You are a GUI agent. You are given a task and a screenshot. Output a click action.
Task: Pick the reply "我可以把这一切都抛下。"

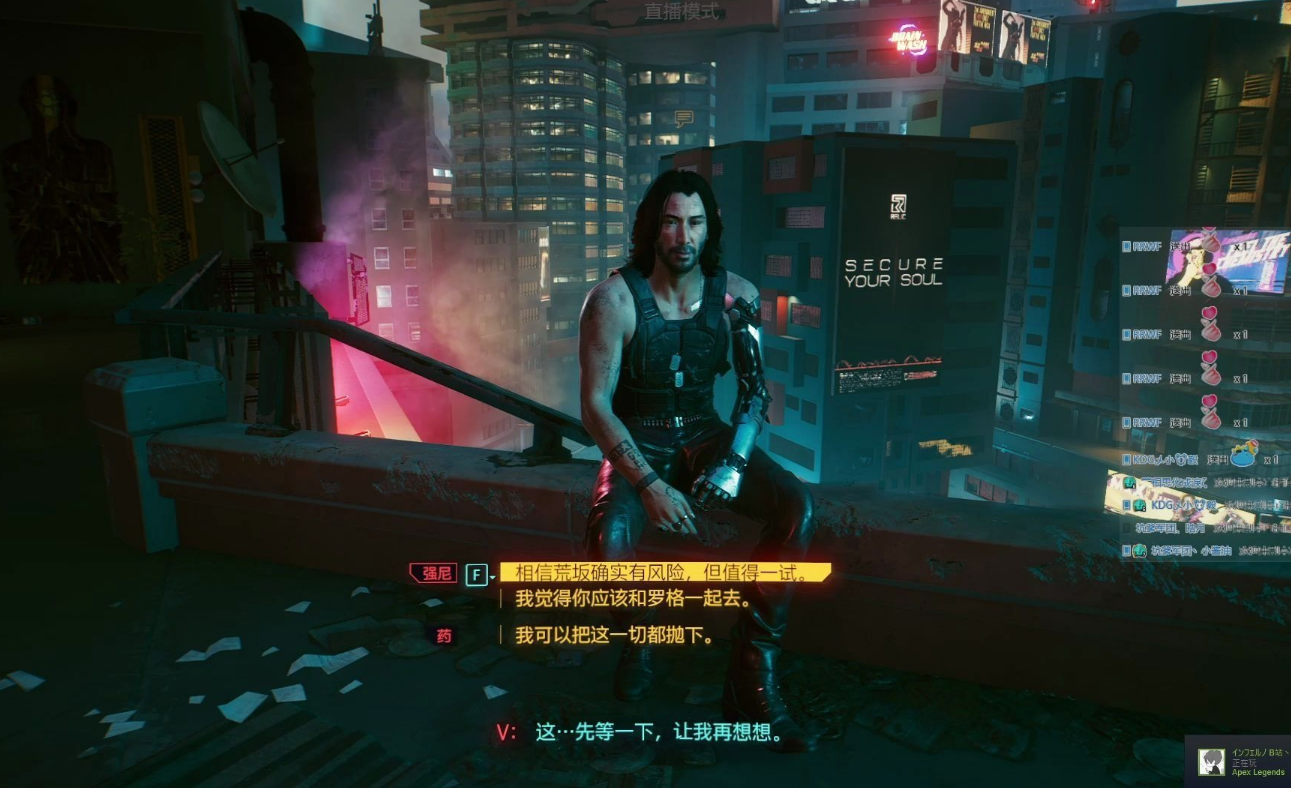tap(615, 635)
